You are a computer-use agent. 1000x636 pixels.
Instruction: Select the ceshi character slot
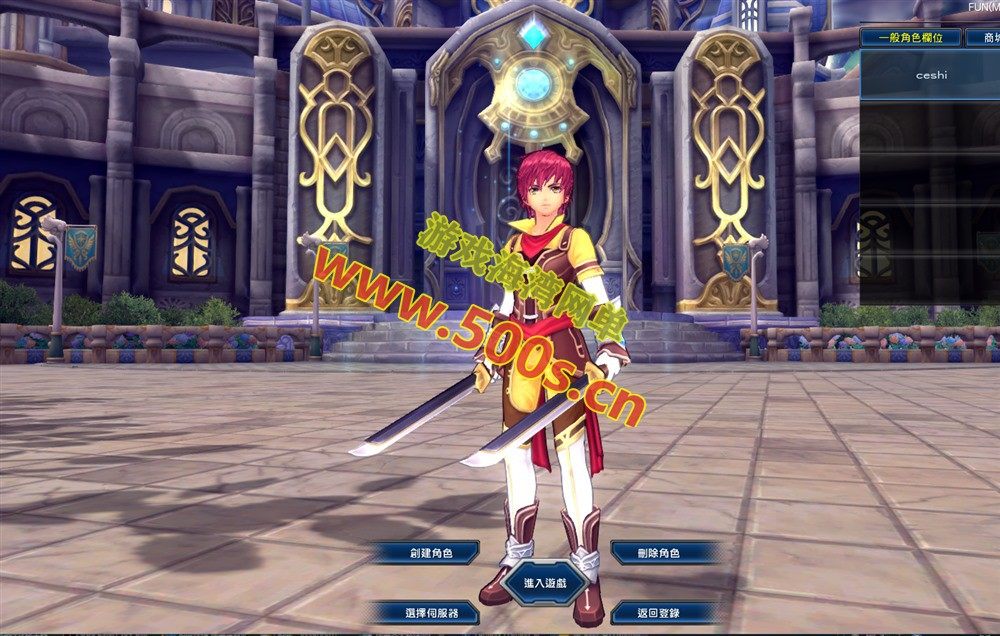click(x=930, y=75)
